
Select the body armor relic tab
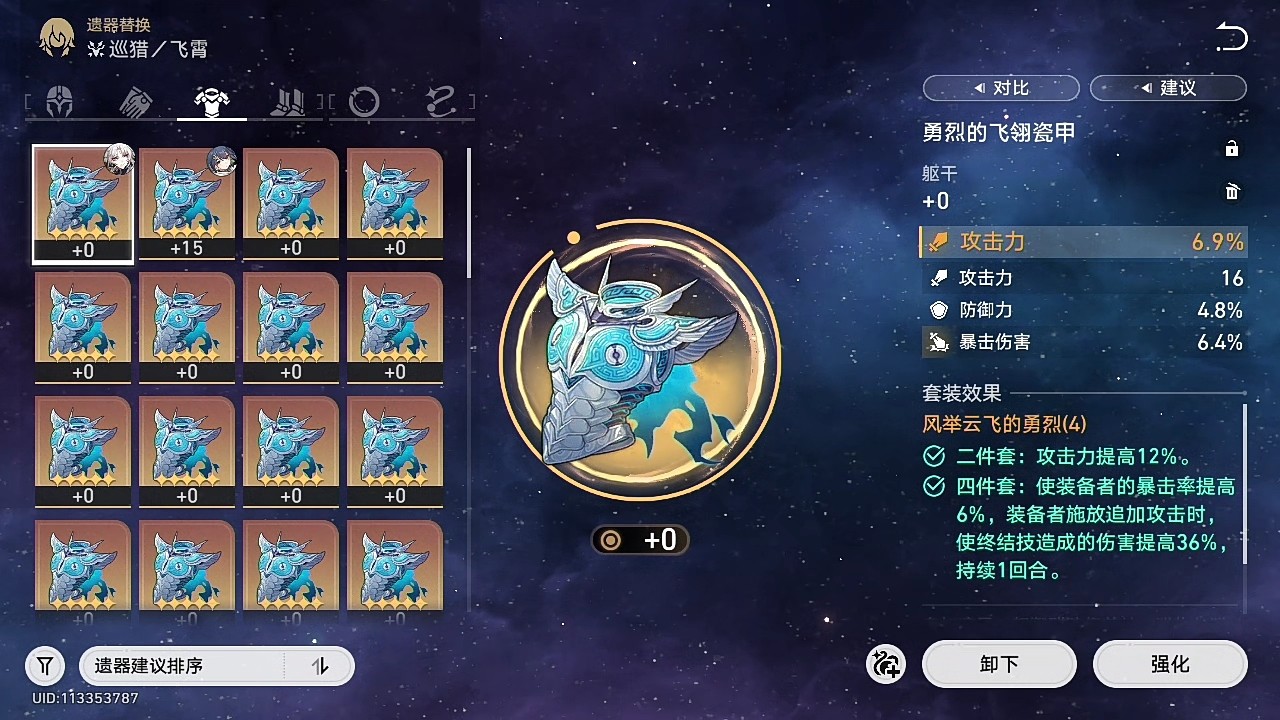point(212,101)
